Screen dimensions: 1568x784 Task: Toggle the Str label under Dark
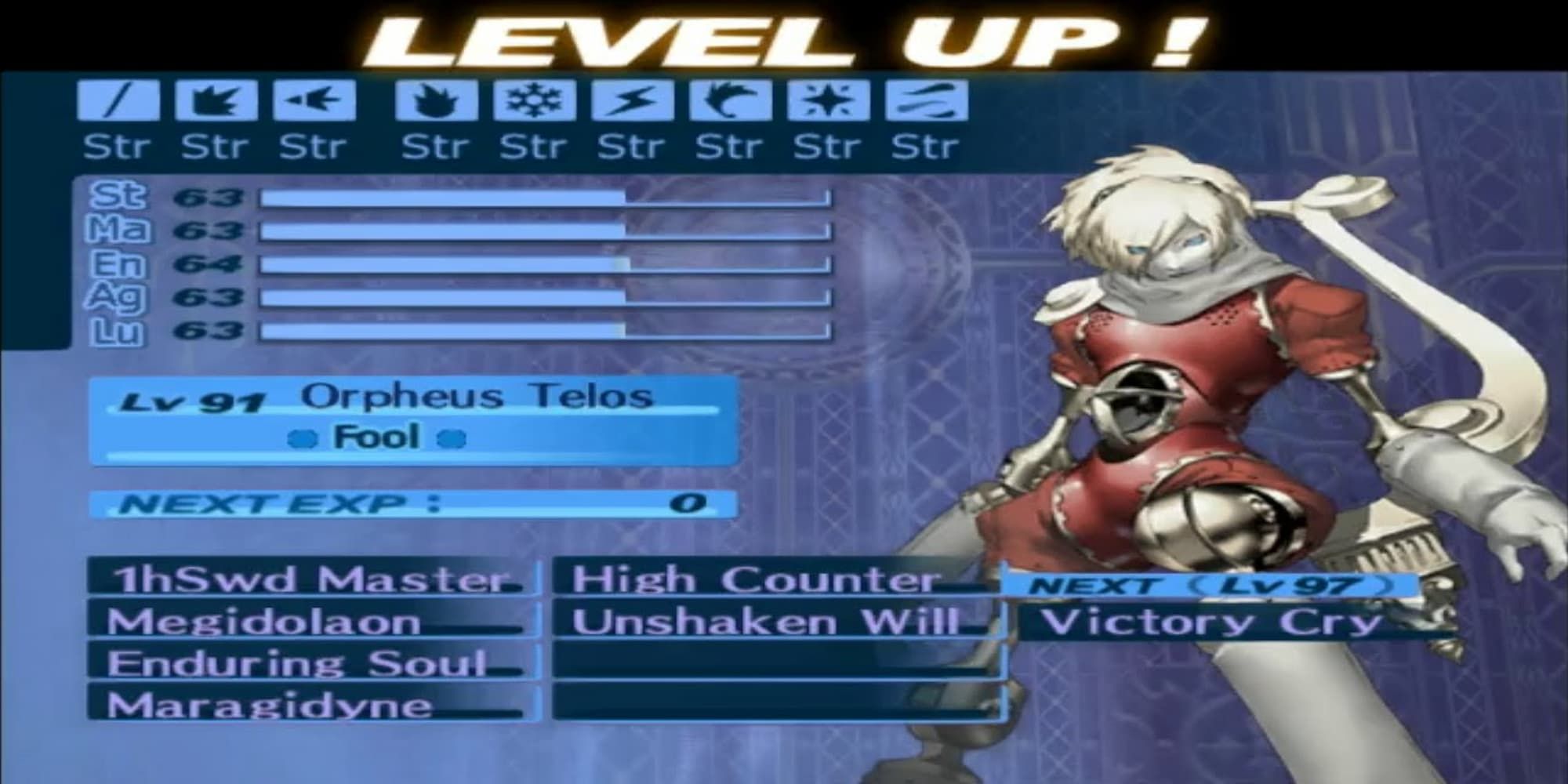[927, 144]
